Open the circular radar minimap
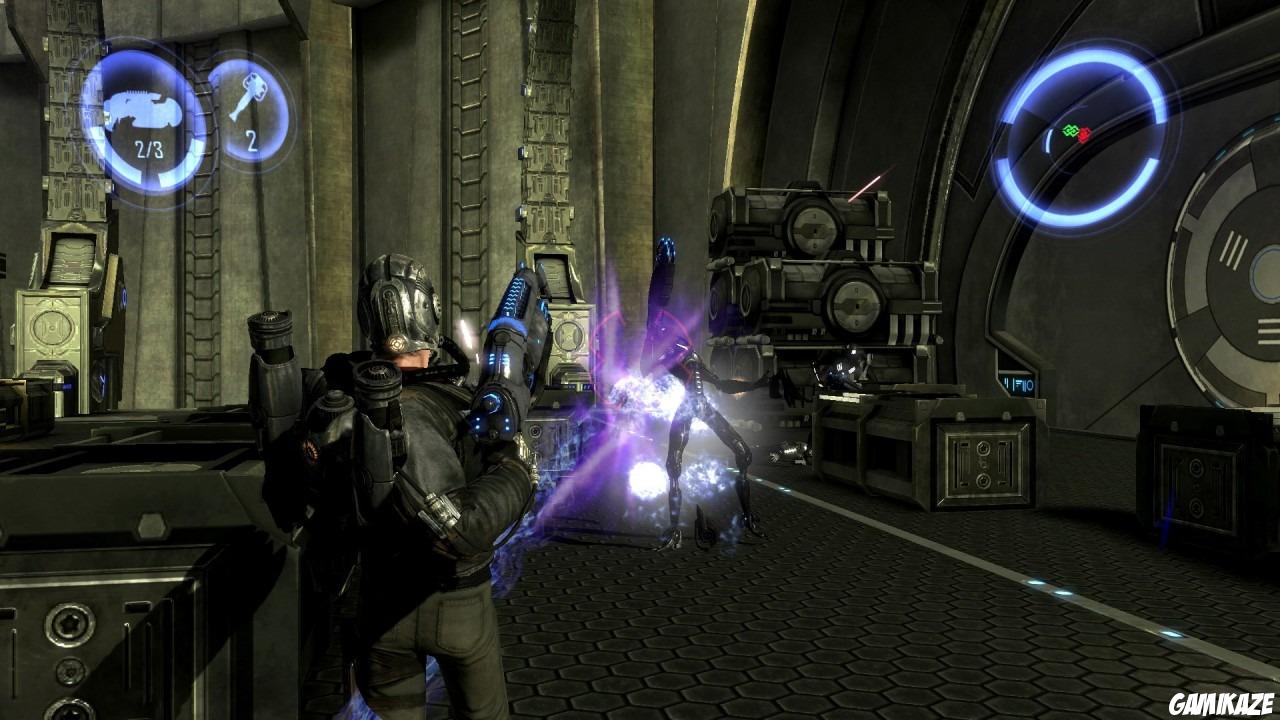 pos(1083,135)
